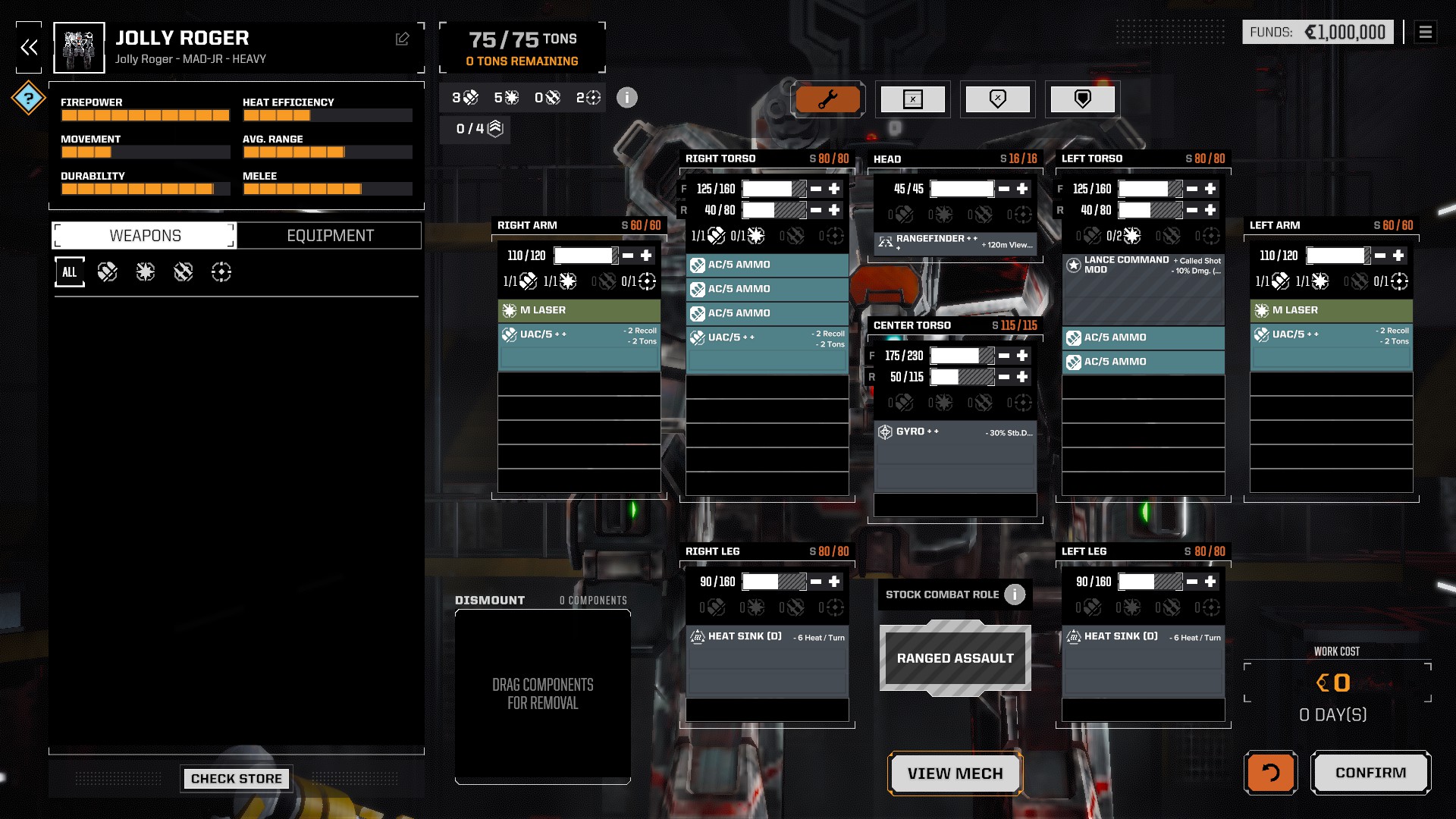This screenshot has height=819, width=1456.
Task: Switch to the Equipment tab
Action: pos(330,236)
